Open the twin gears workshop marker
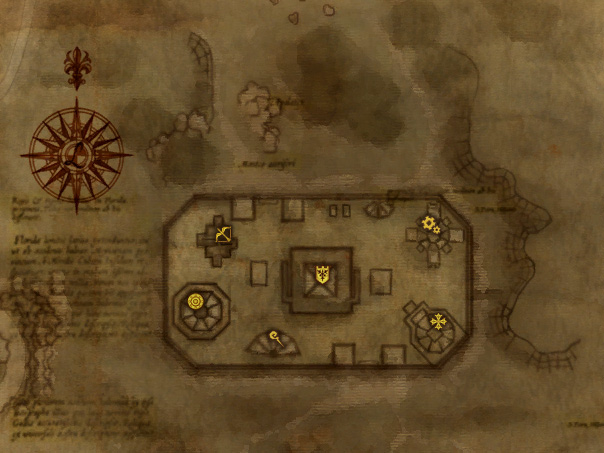Viewport: 604px width, 453px height. [431, 225]
